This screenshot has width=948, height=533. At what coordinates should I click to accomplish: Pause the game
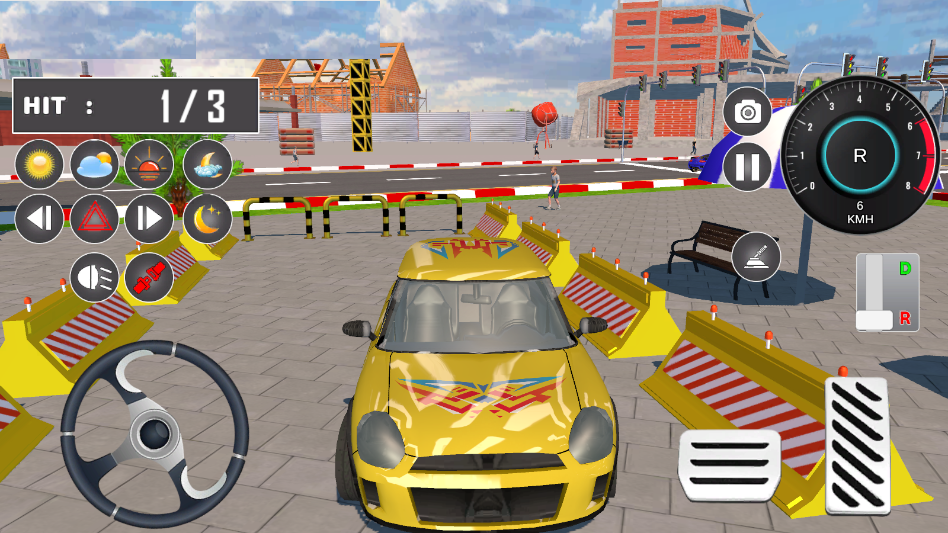pos(748,166)
